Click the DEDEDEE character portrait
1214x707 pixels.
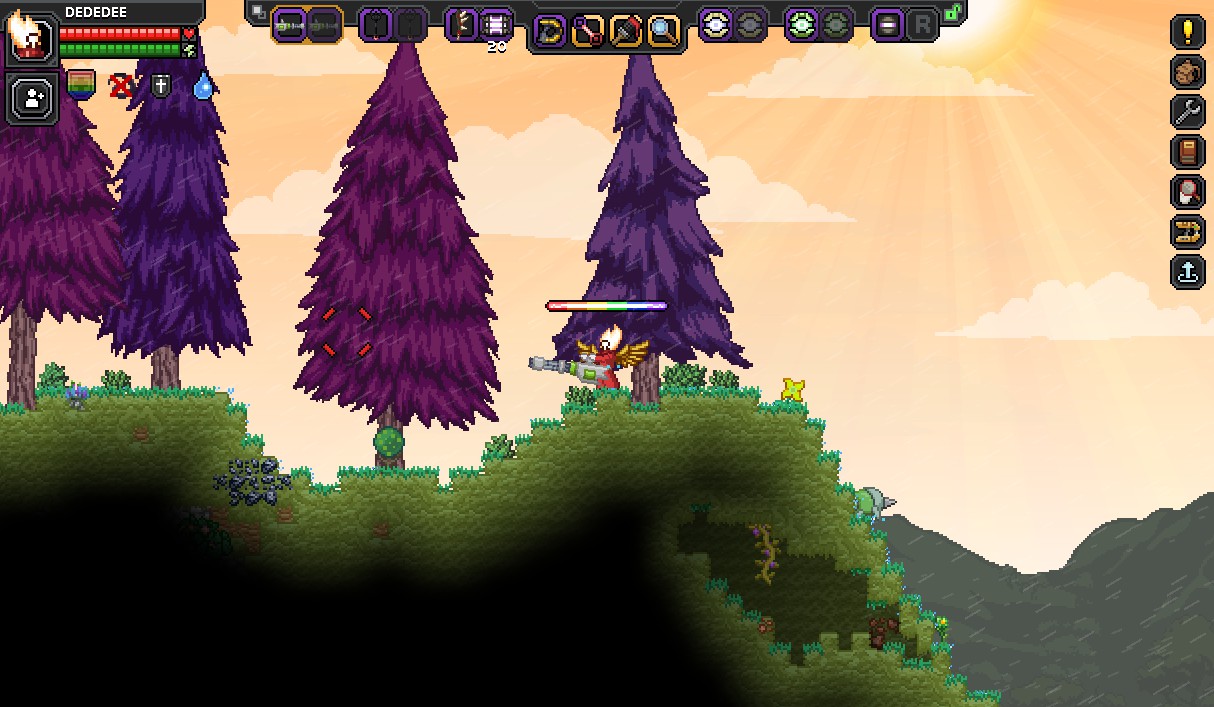(30, 38)
